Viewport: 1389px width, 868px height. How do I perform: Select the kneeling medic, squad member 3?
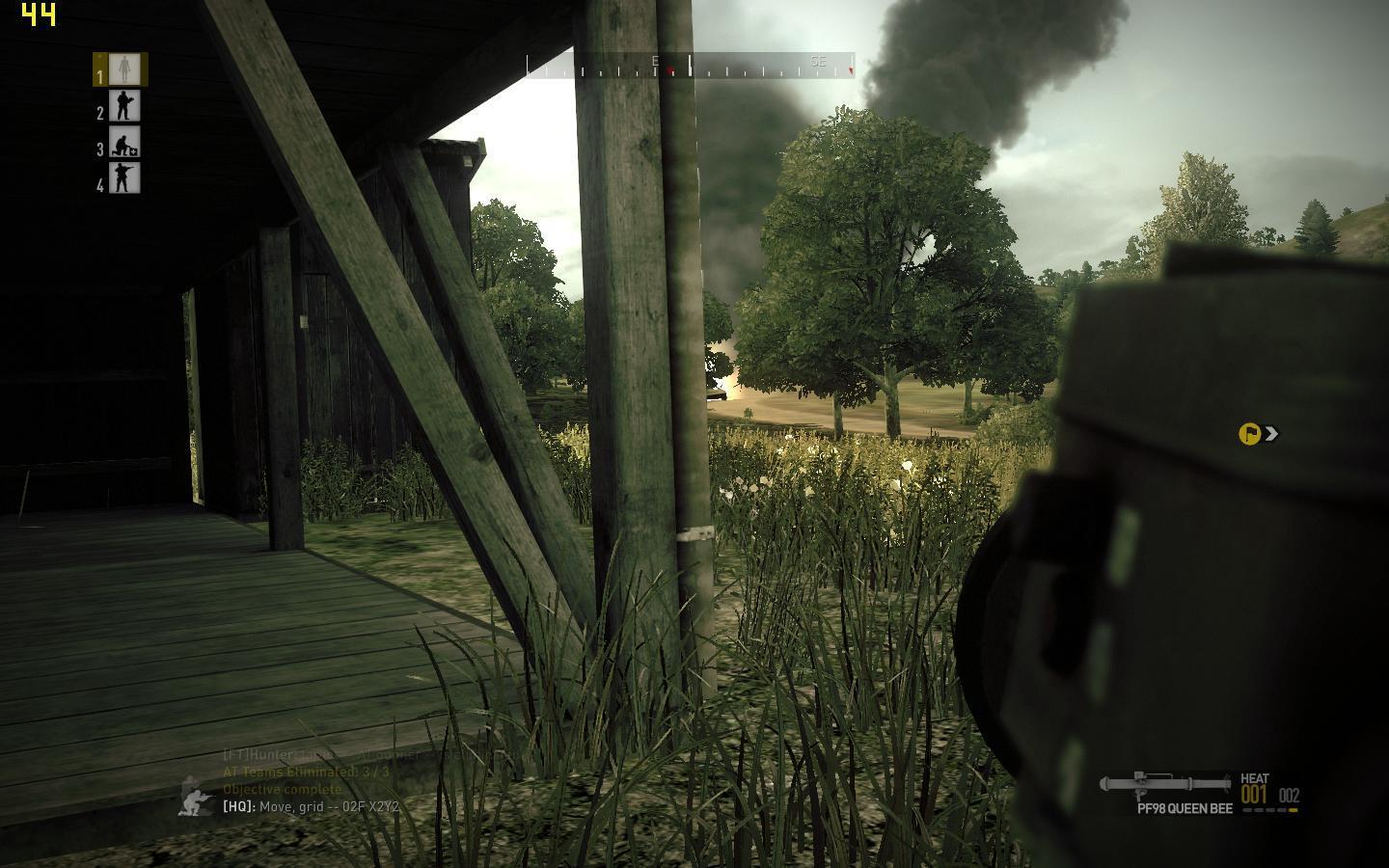[x=123, y=143]
